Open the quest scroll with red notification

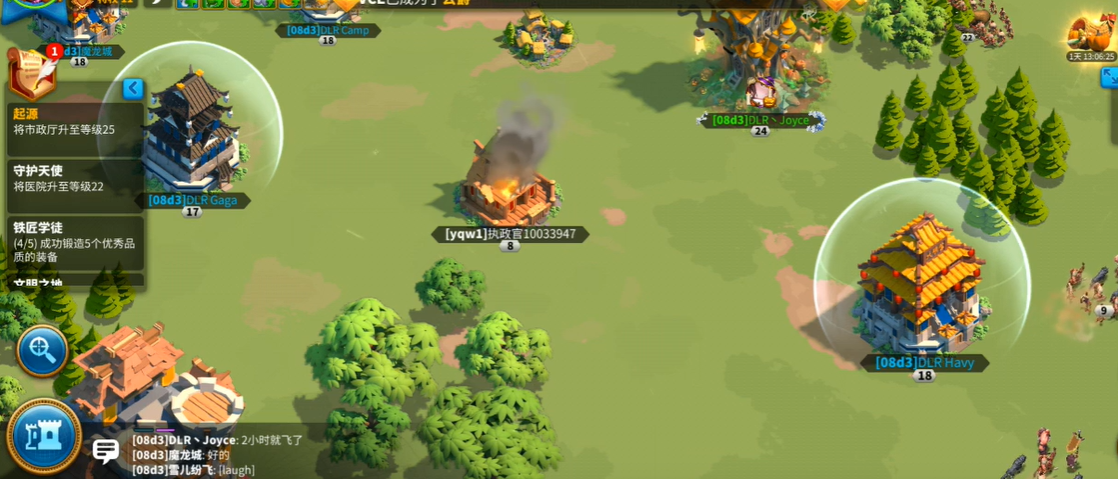(x=30, y=72)
